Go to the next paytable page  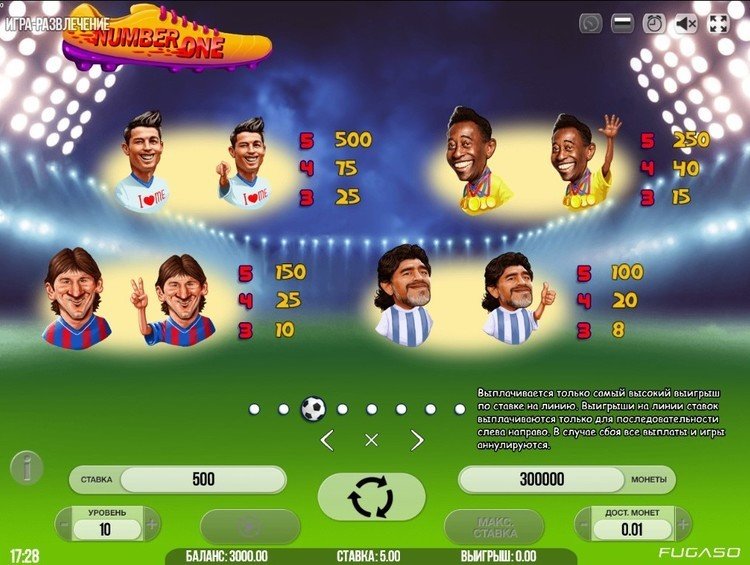pyautogui.click(x=417, y=440)
